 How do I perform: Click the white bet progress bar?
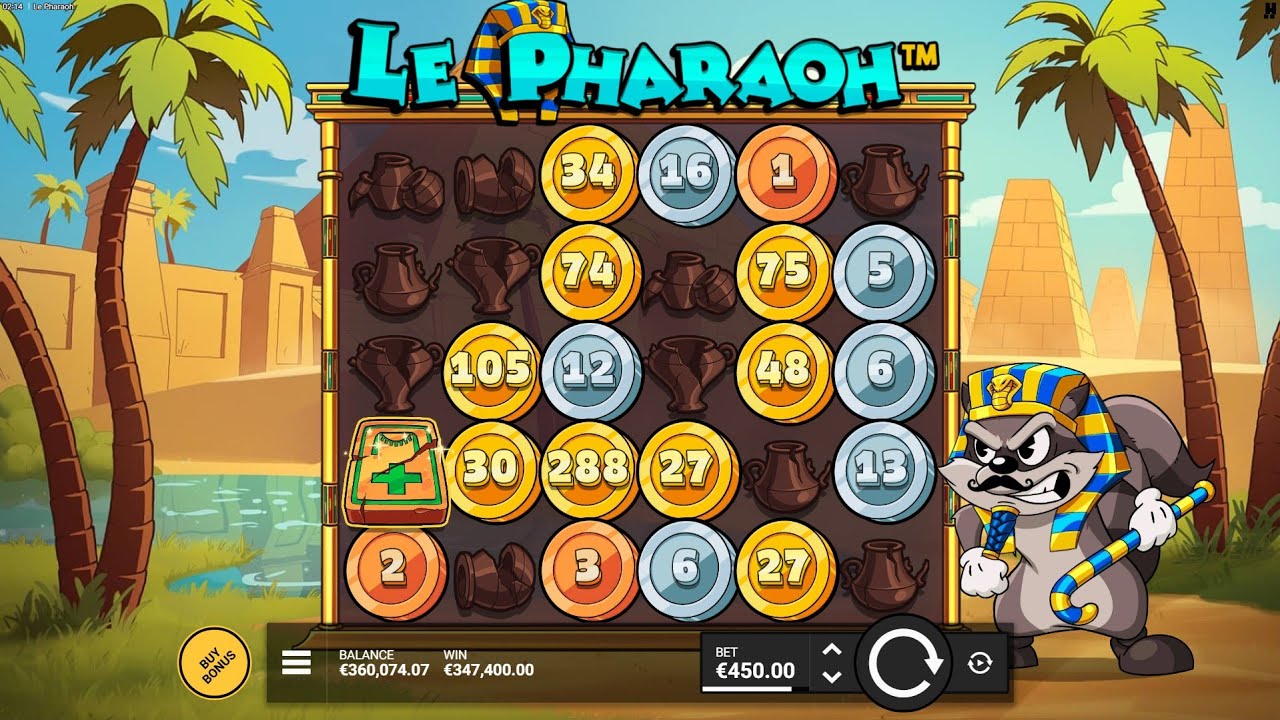(x=748, y=687)
